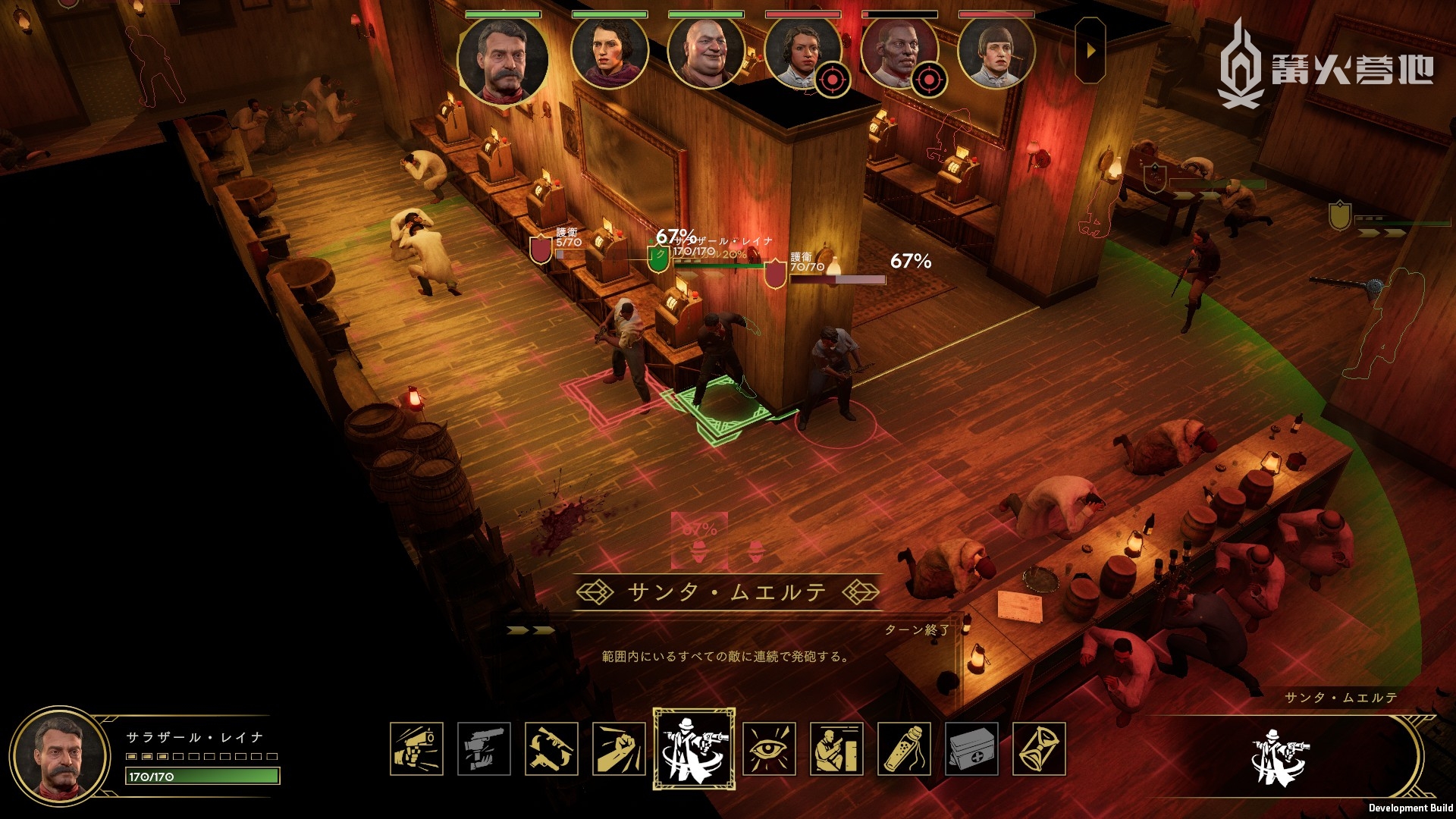Expand the turn order with the arrow button
This screenshot has height=819, width=1456.
point(1090,51)
